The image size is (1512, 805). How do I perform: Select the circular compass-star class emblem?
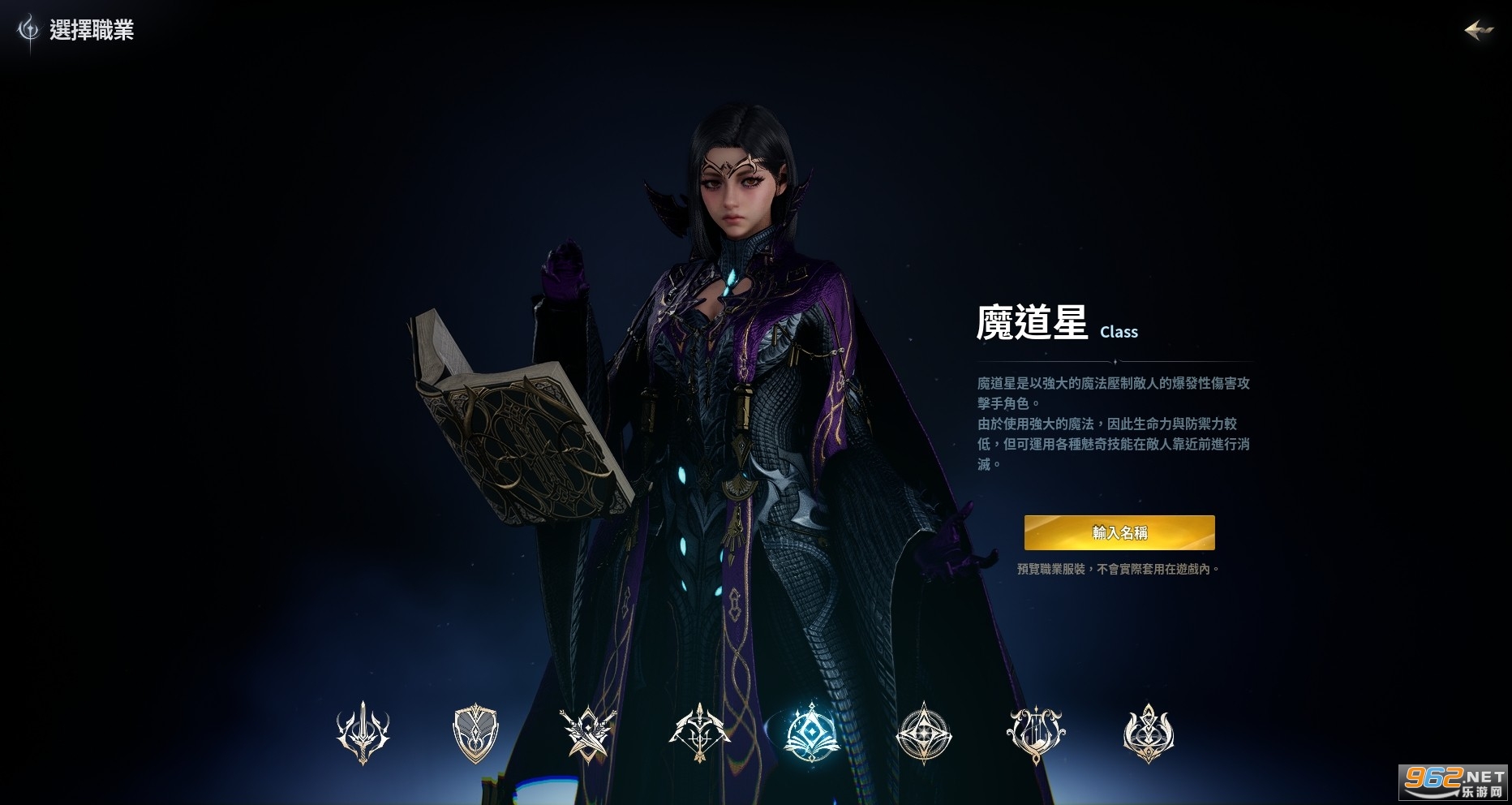tap(925, 733)
